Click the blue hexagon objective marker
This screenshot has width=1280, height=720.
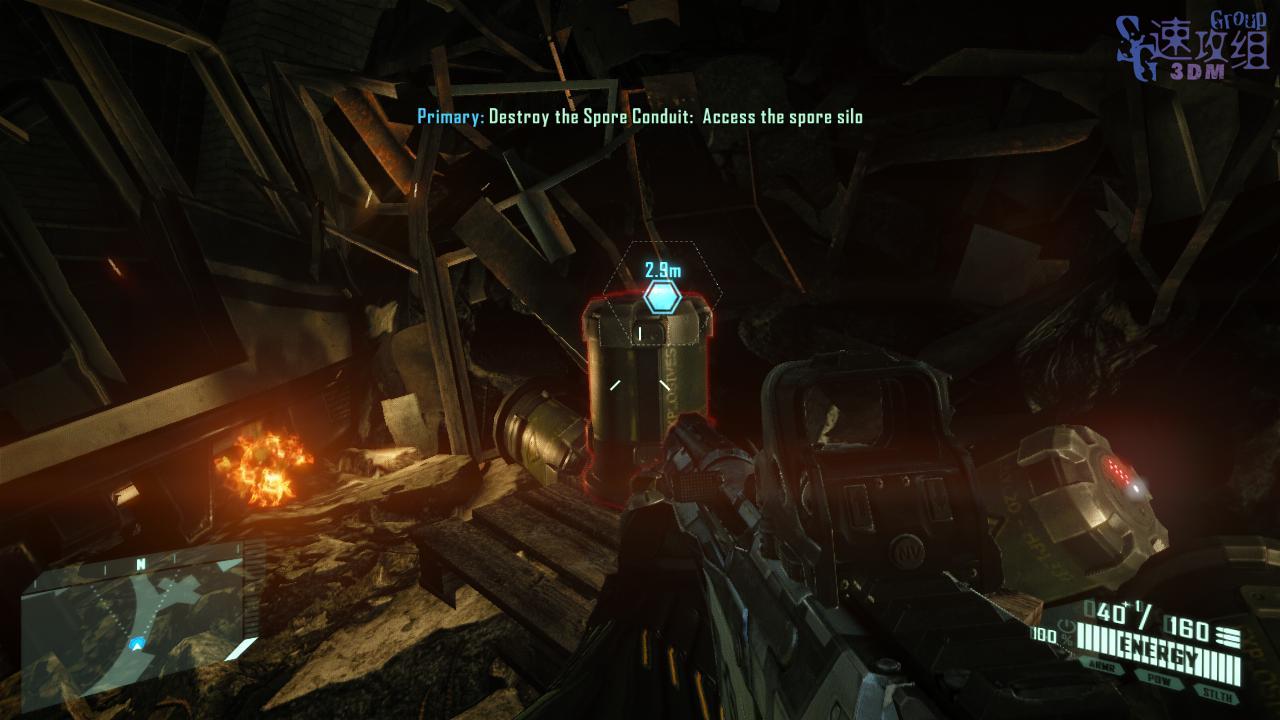tap(662, 297)
